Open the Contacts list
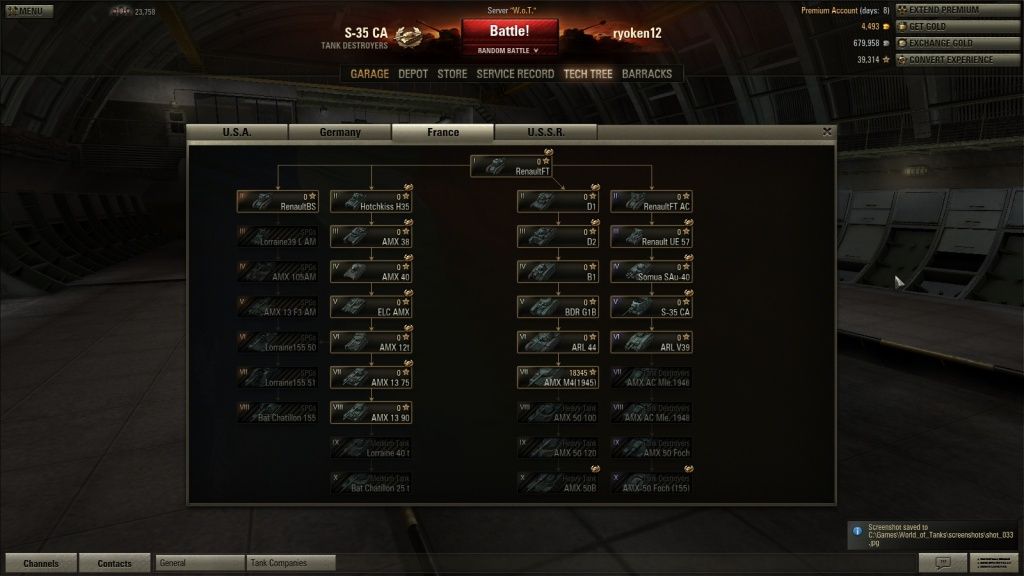1024x576 pixels. pos(114,563)
